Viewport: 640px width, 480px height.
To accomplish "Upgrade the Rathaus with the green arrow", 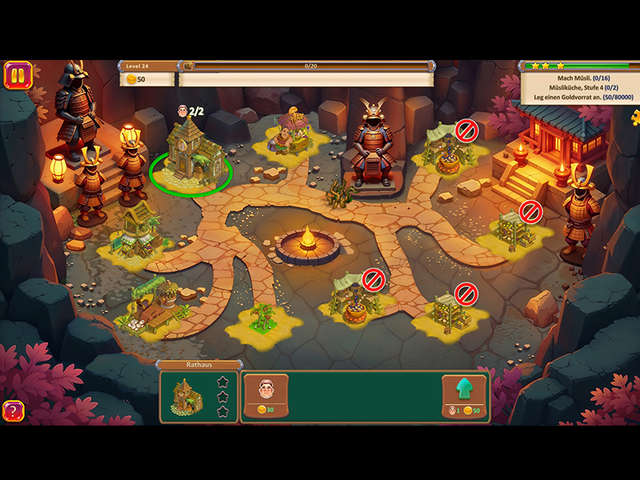I will tap(464, 391).
